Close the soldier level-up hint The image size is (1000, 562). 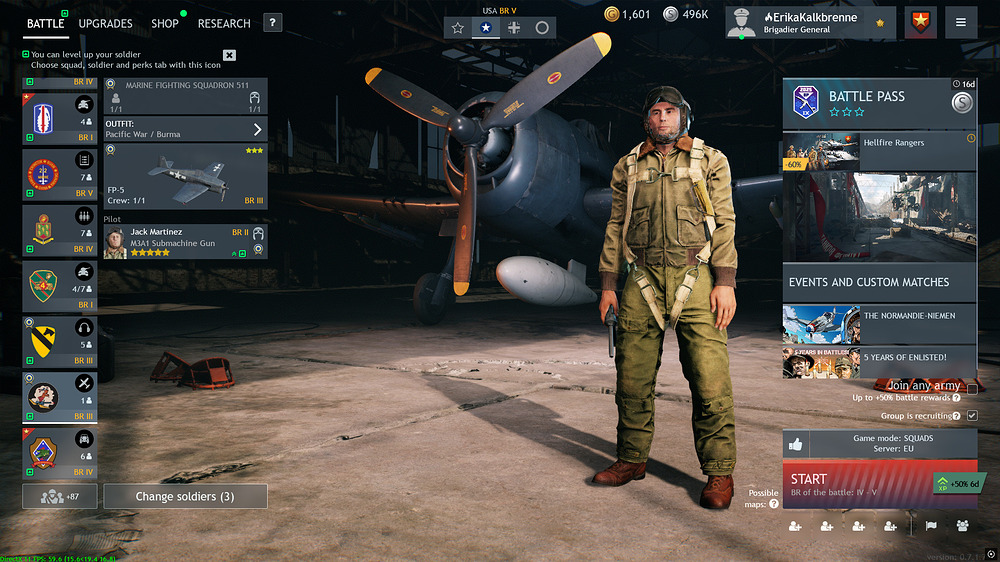[230, 55]
